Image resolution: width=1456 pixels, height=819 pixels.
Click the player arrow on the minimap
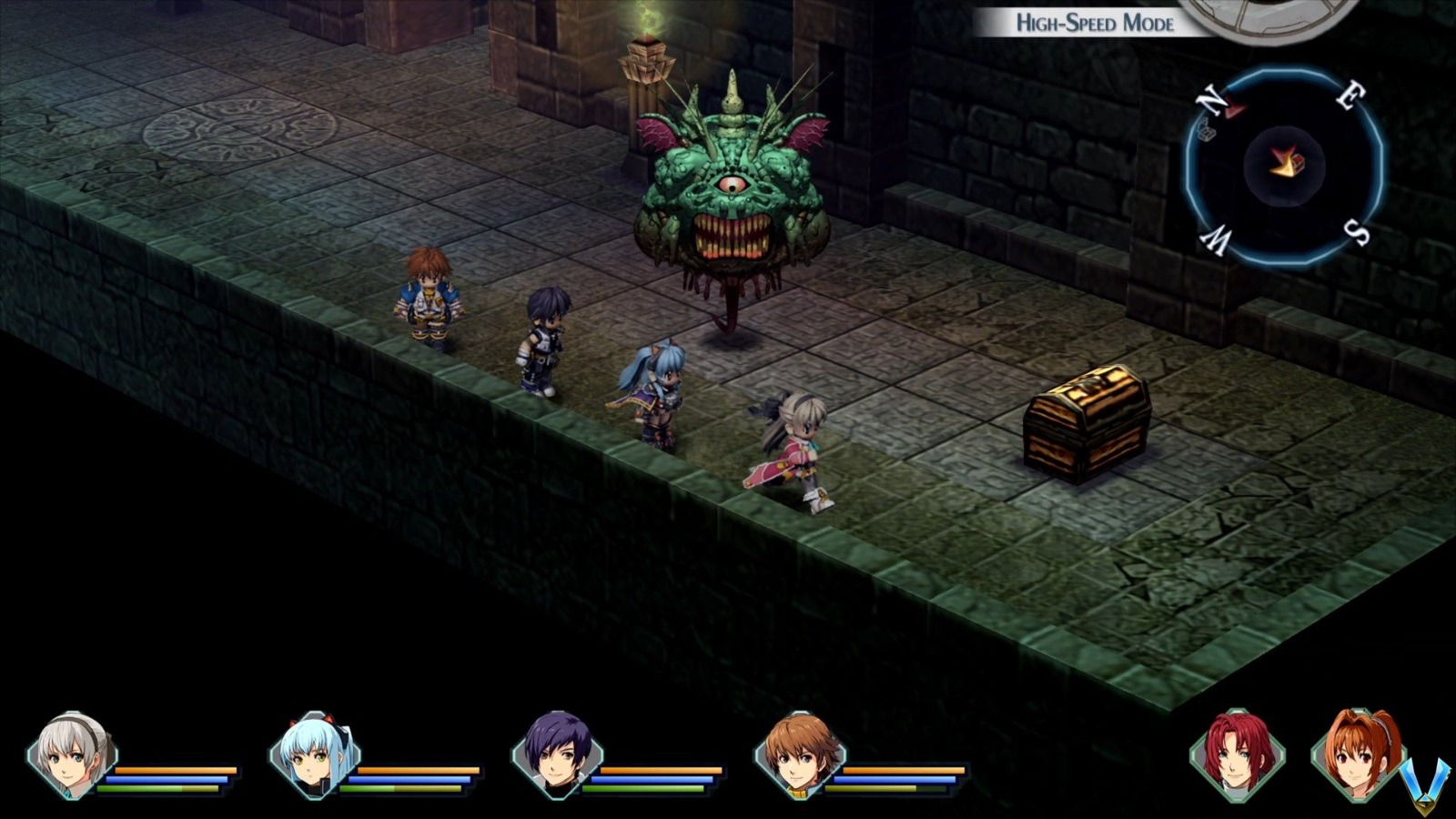pyautogui.click(x=1281, y=164)
